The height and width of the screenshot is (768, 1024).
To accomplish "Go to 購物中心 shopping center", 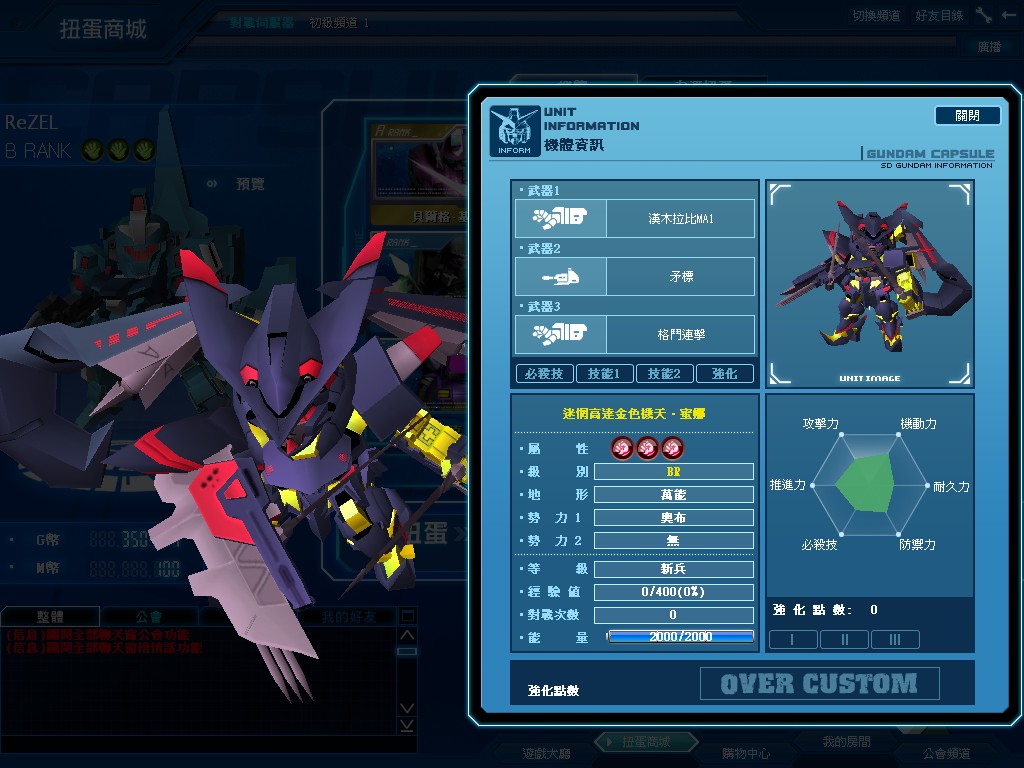I will pyautogui.click(x=746, y=753).
